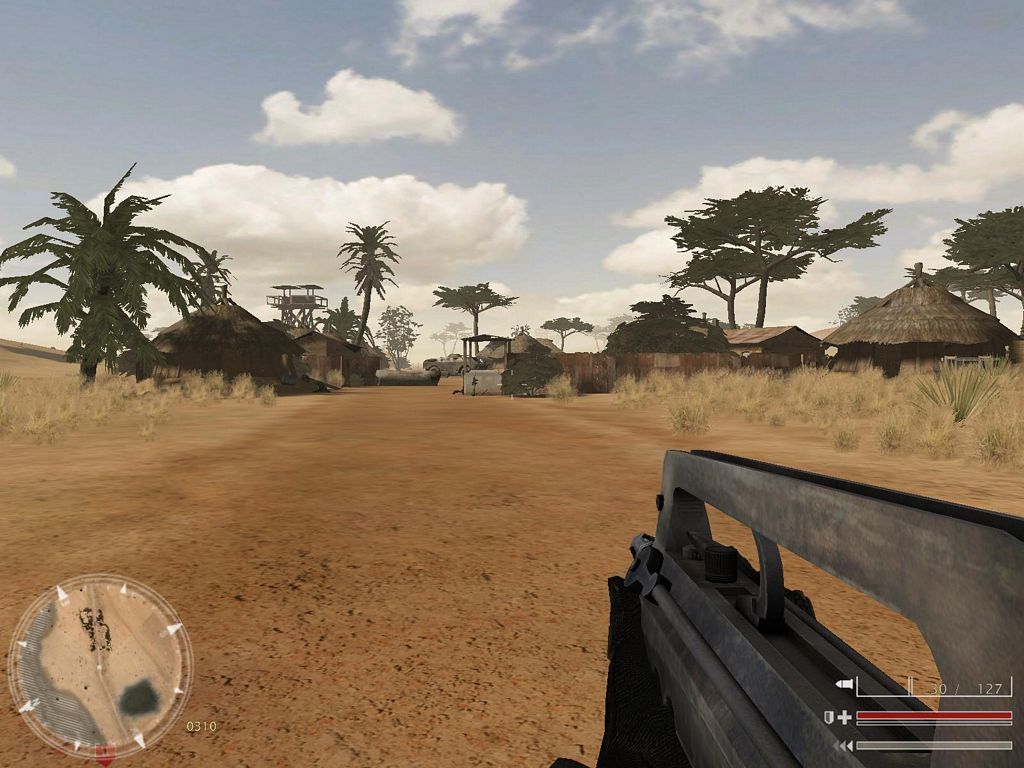This screenshot has height=768, width=1024.
Task: Click the shield and cross health icon
Action: coord(838,717)
